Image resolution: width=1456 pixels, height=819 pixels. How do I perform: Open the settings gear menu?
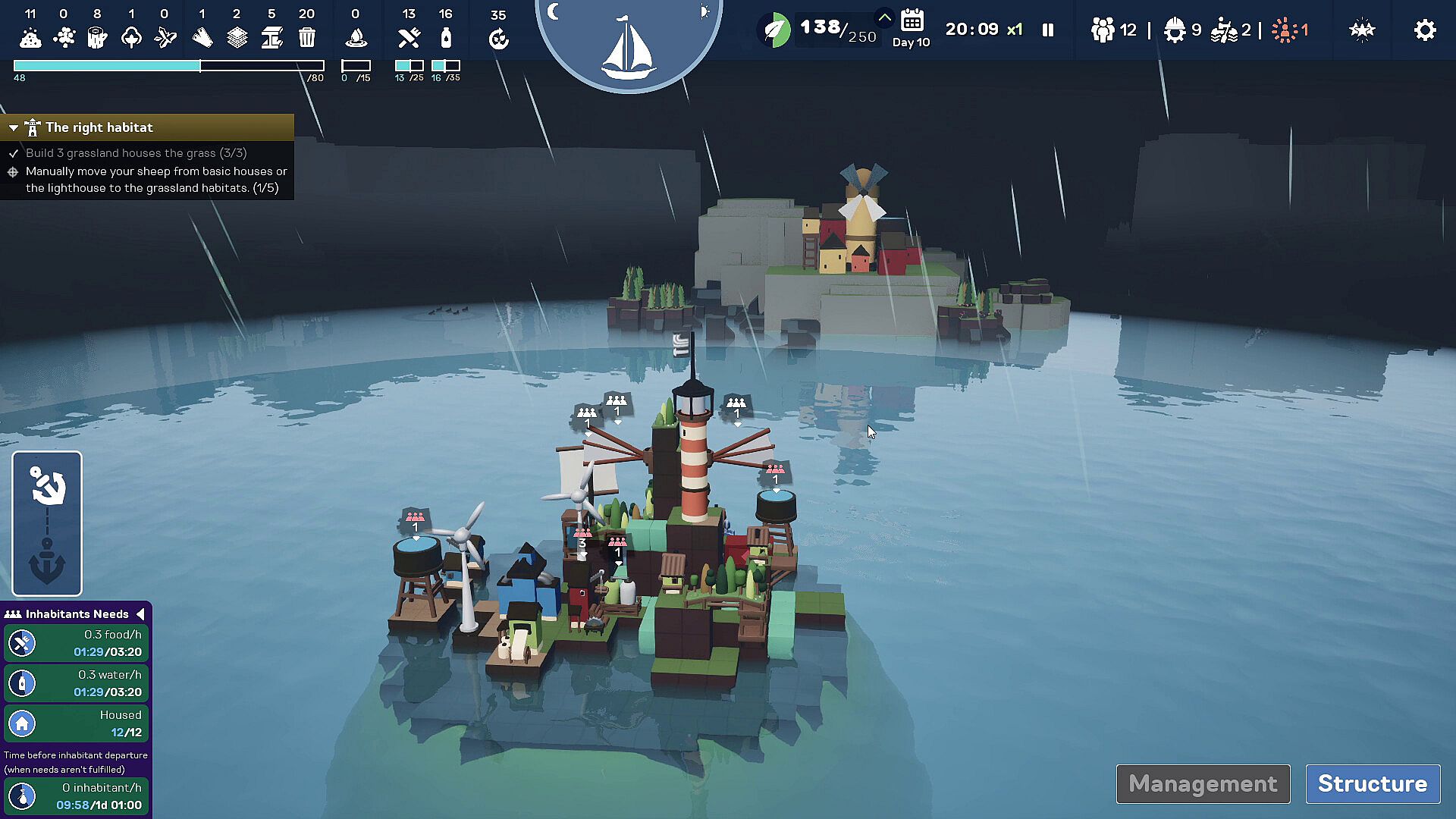coord(1425,30)
